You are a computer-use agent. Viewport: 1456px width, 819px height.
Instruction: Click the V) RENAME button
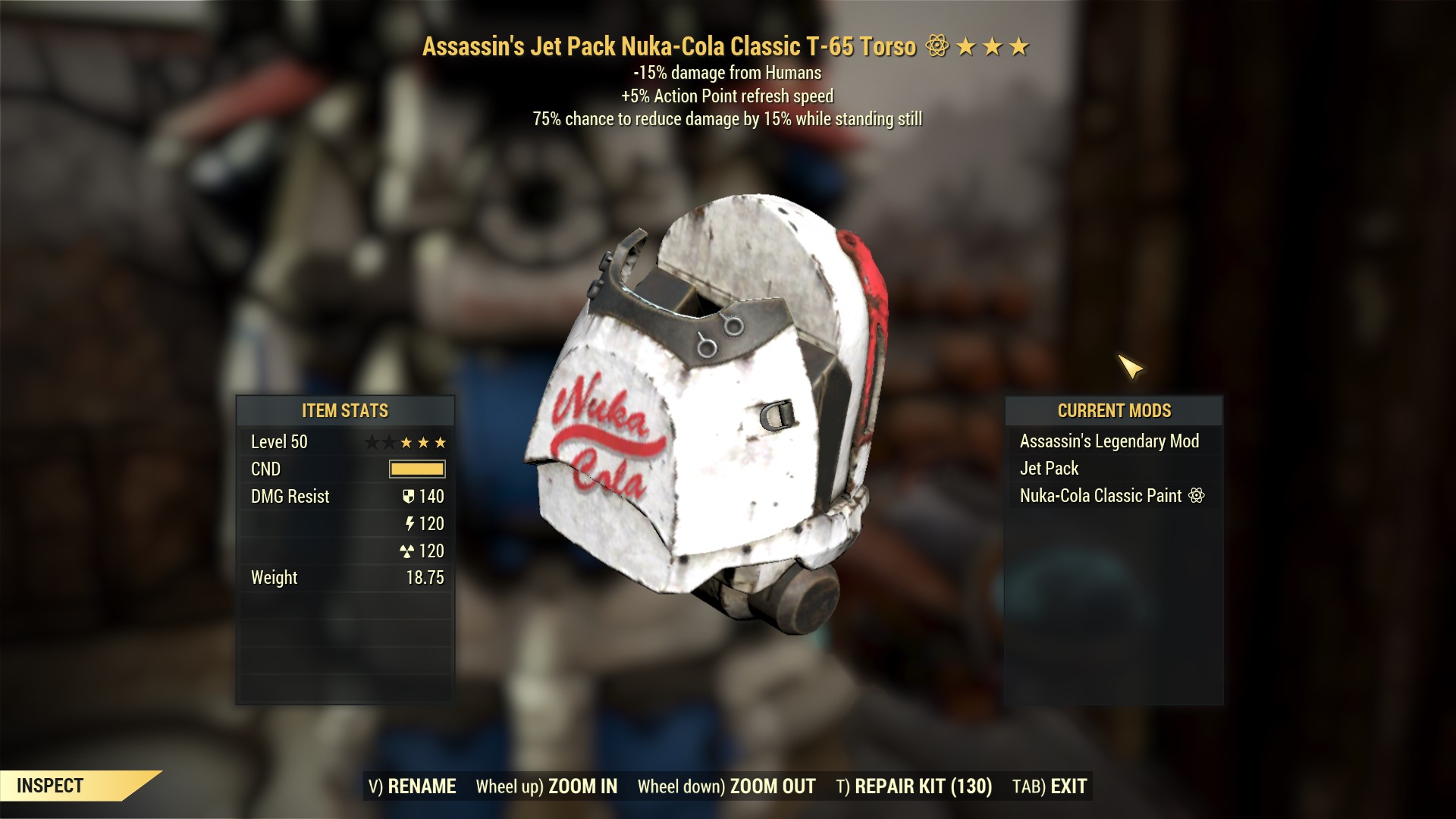point(411,786)
